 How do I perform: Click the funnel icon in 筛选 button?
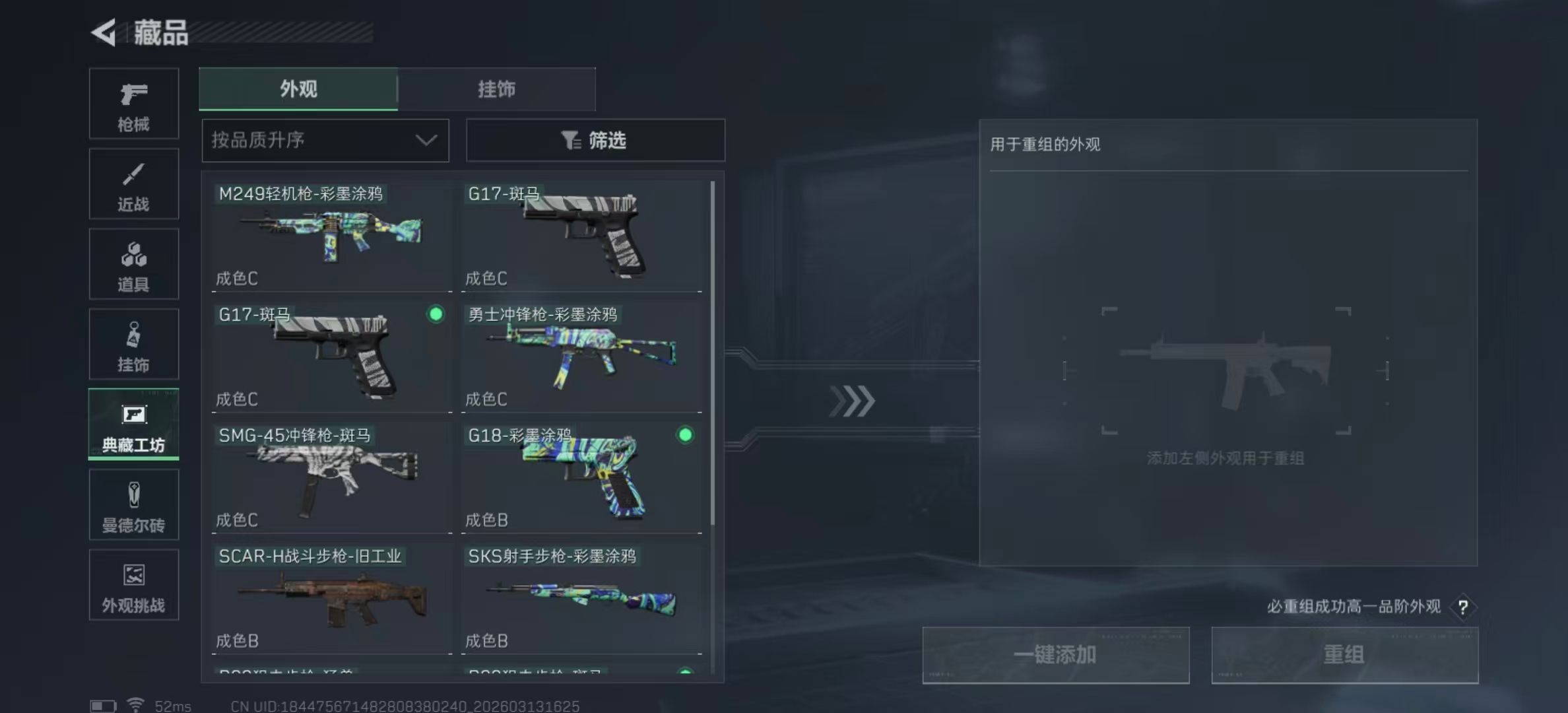click(x=572, y=140)
